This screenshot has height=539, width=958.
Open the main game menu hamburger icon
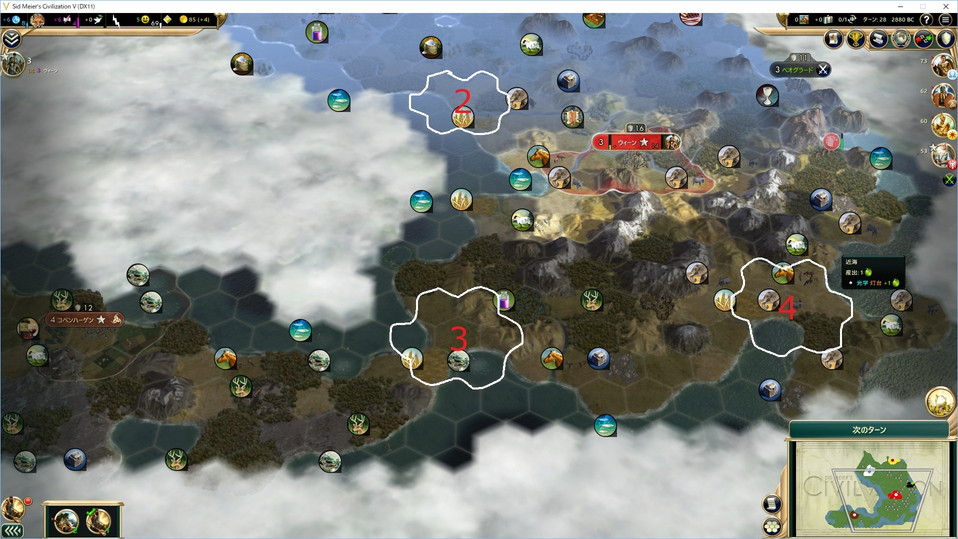click(945, 20)
